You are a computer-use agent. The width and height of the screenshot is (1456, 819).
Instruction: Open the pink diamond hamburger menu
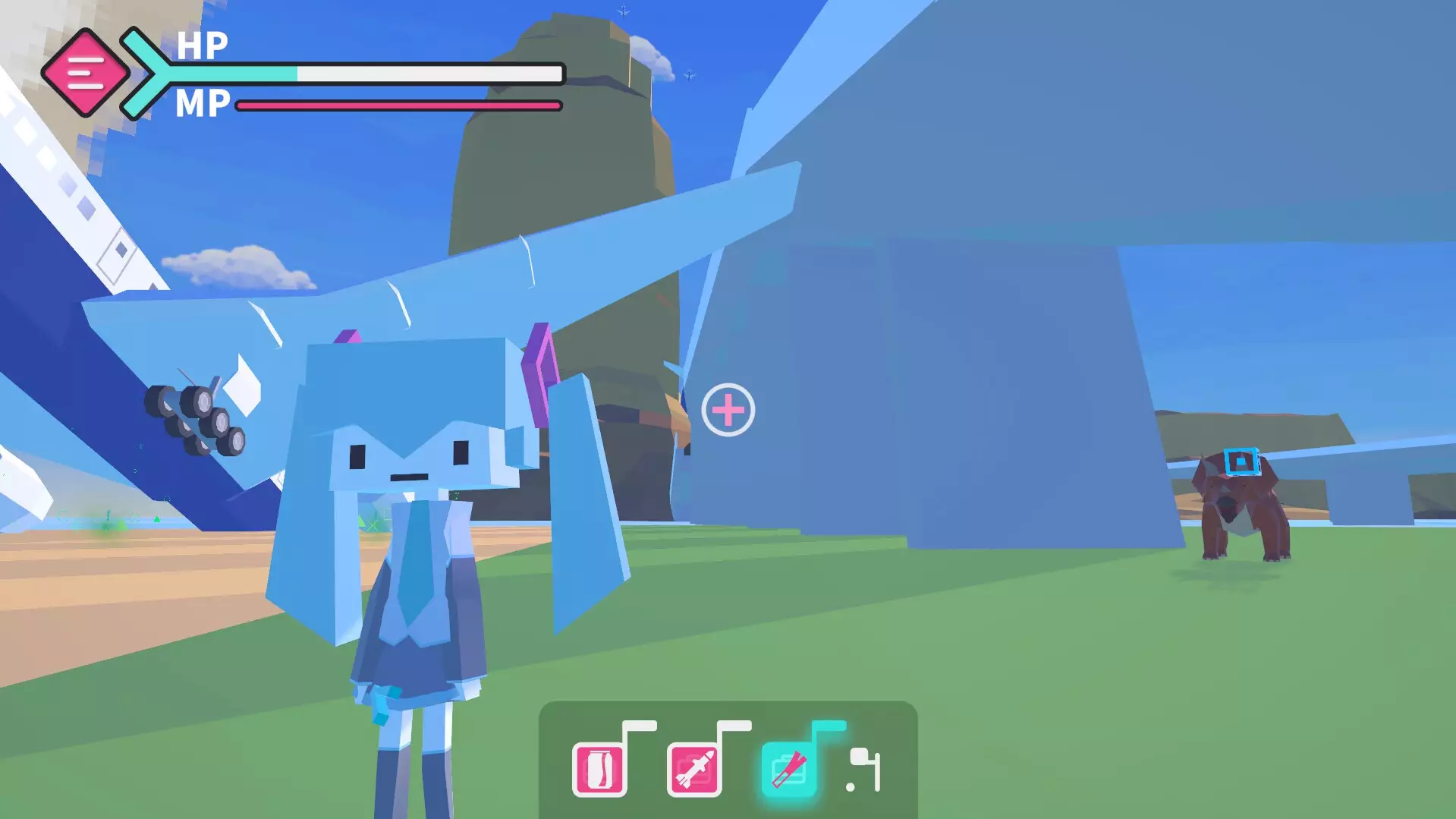(86, 74)
